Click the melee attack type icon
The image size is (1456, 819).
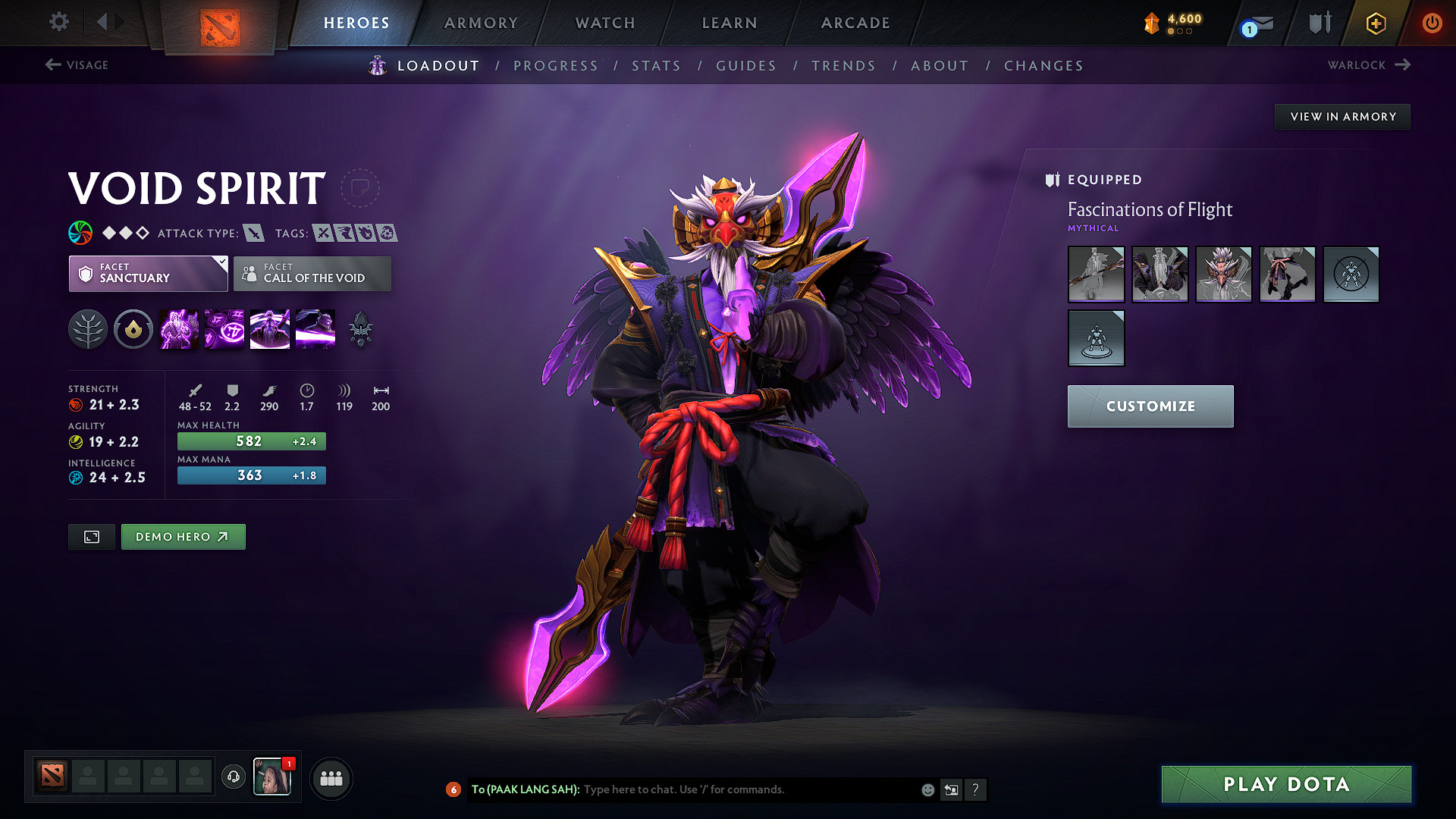pyautogui.click(x=253, y=233)
